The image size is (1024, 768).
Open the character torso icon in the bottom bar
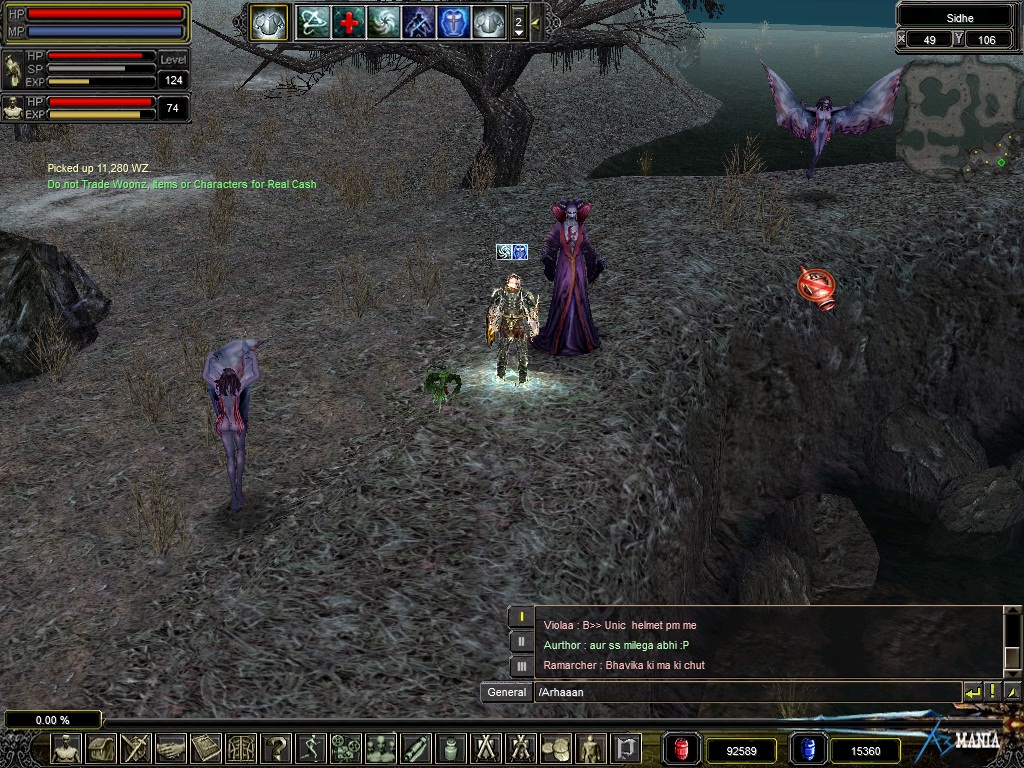click(x=66, y=747)
